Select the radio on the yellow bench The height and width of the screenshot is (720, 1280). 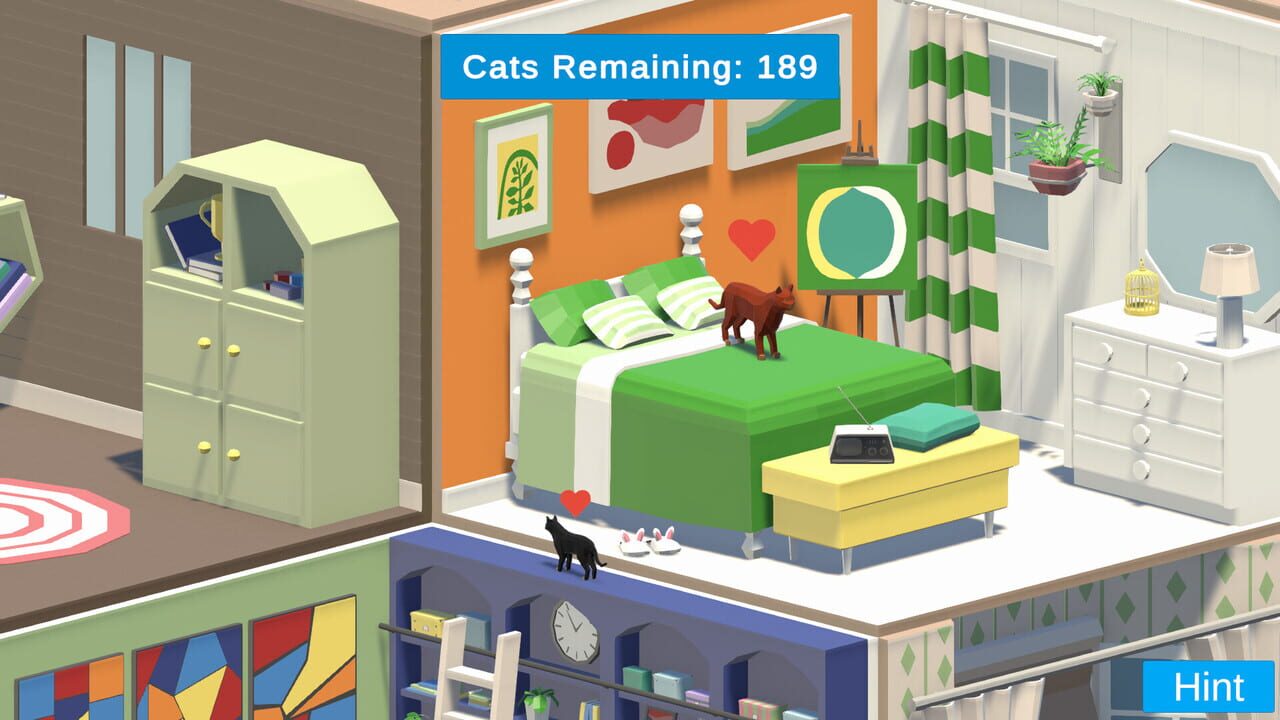862,445
